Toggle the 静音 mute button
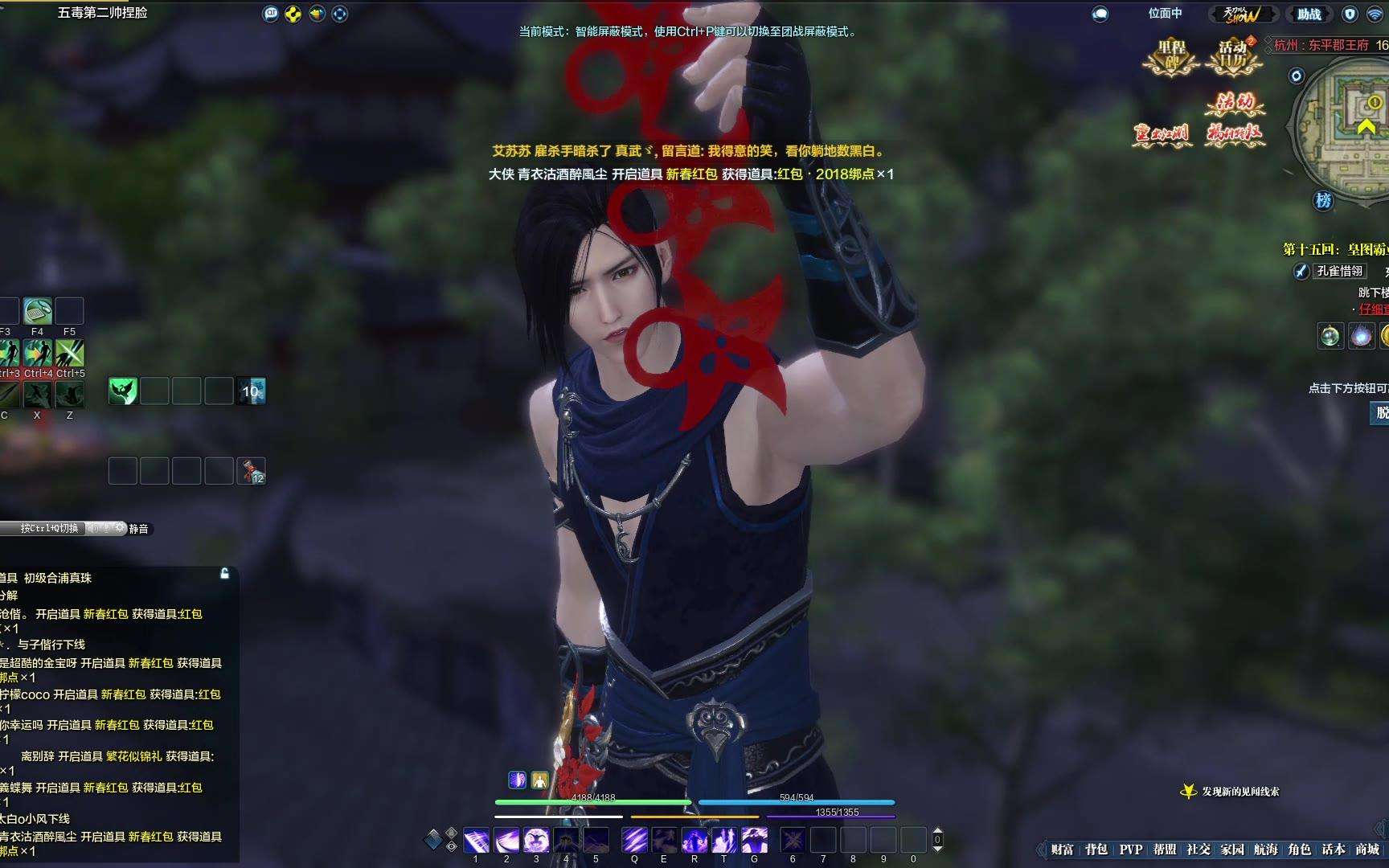 (138, 529)
